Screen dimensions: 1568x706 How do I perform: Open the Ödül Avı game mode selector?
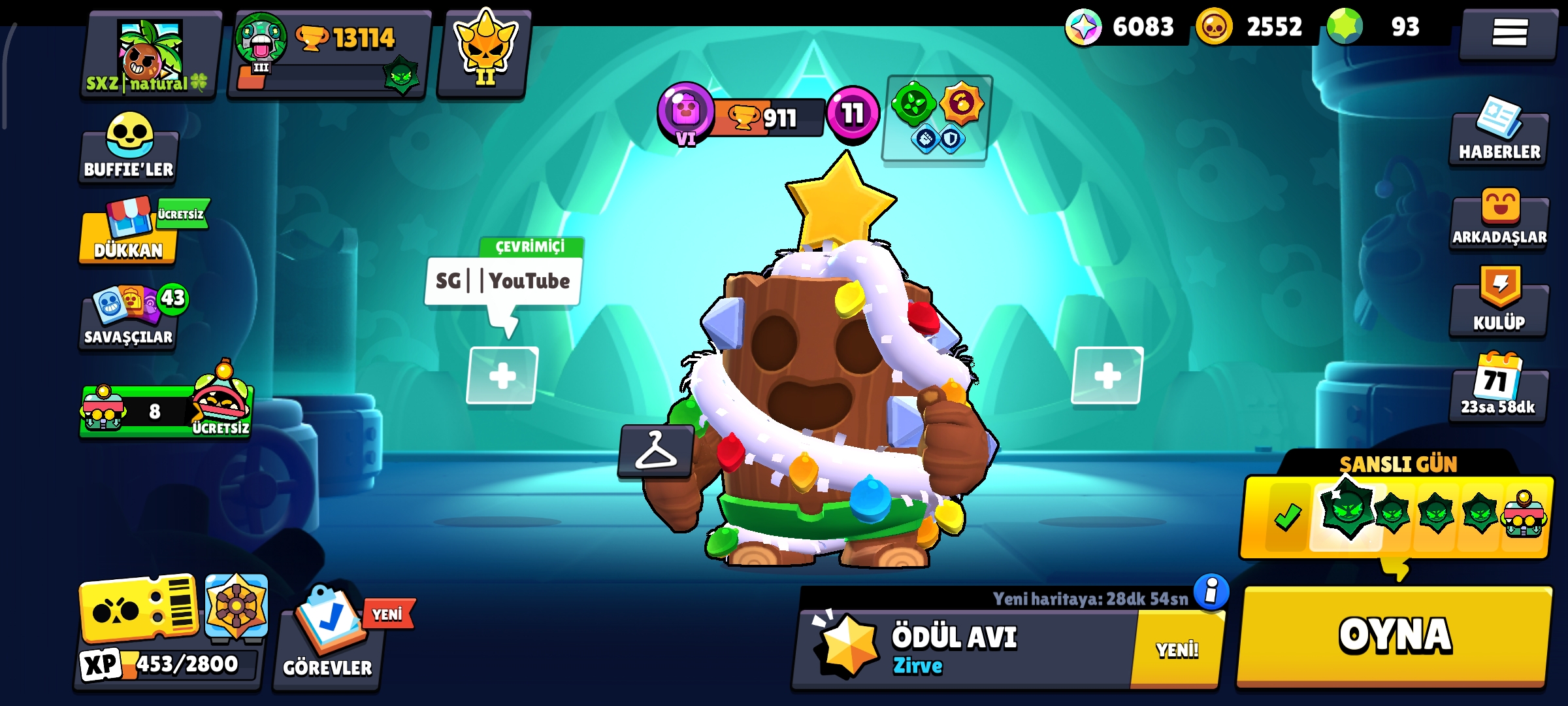tap(967, 648)
